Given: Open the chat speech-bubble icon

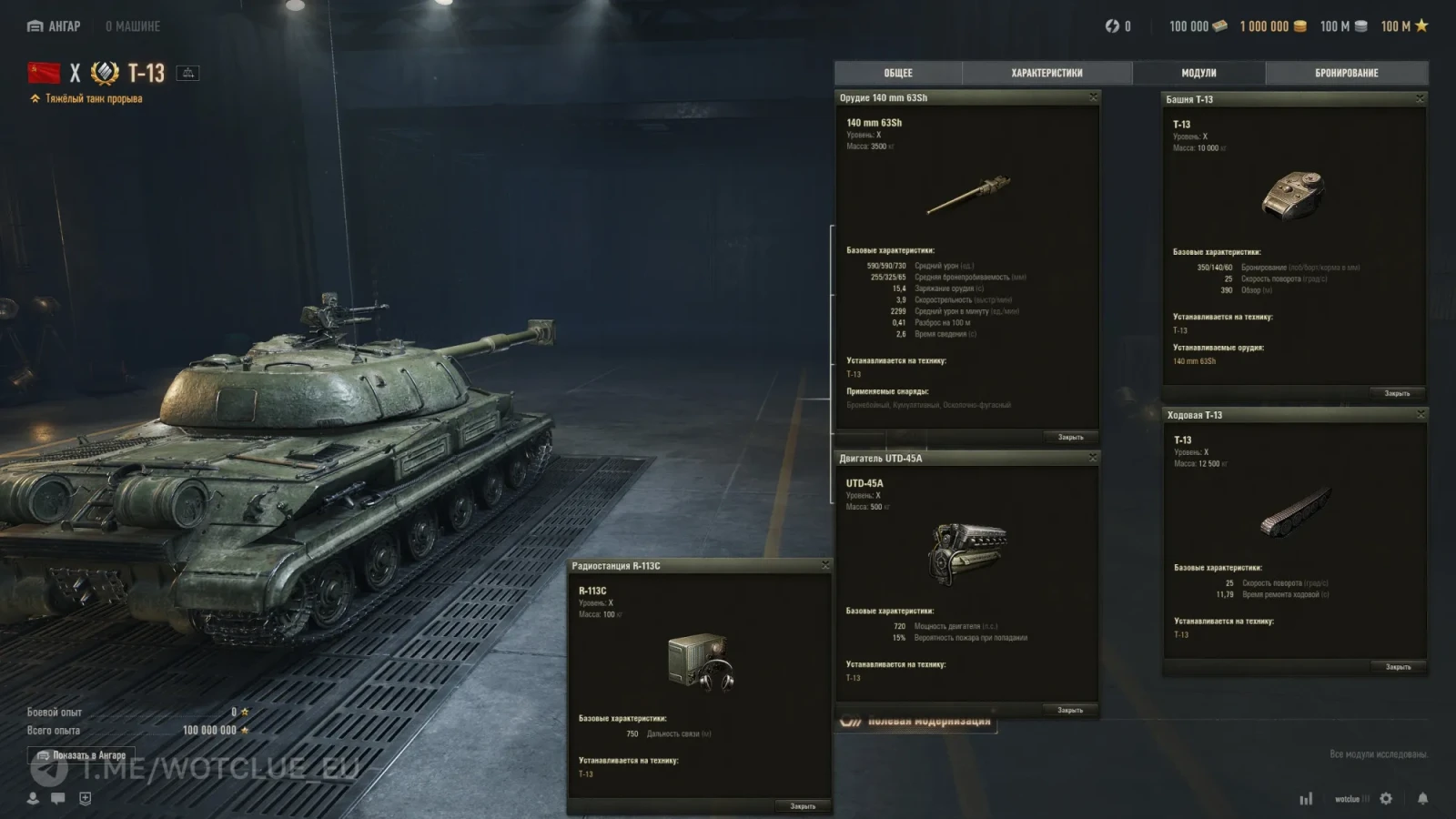Looking at the screenshot, I should [x=58, y=798].
